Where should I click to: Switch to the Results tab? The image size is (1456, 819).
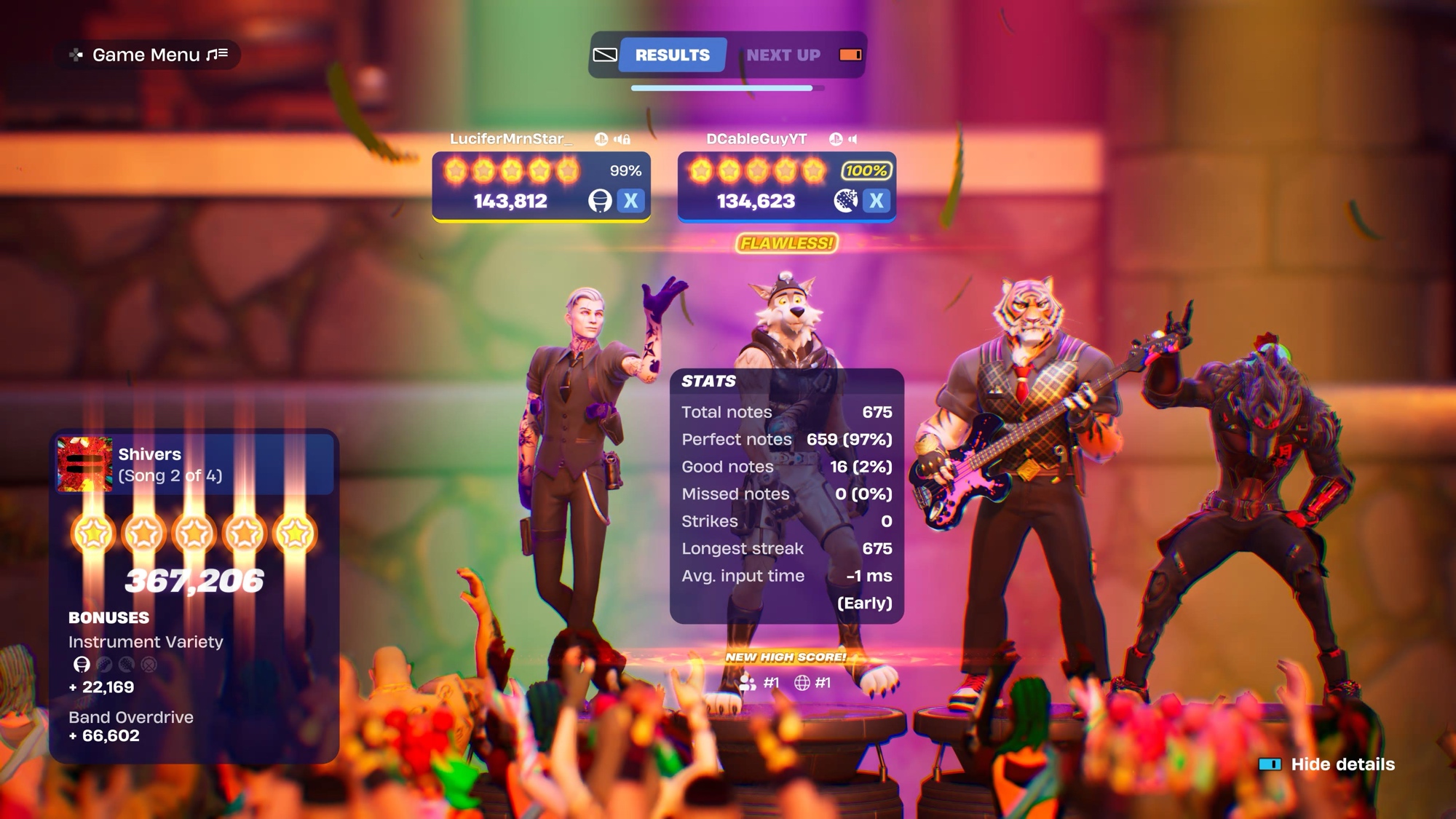point(672,55)
